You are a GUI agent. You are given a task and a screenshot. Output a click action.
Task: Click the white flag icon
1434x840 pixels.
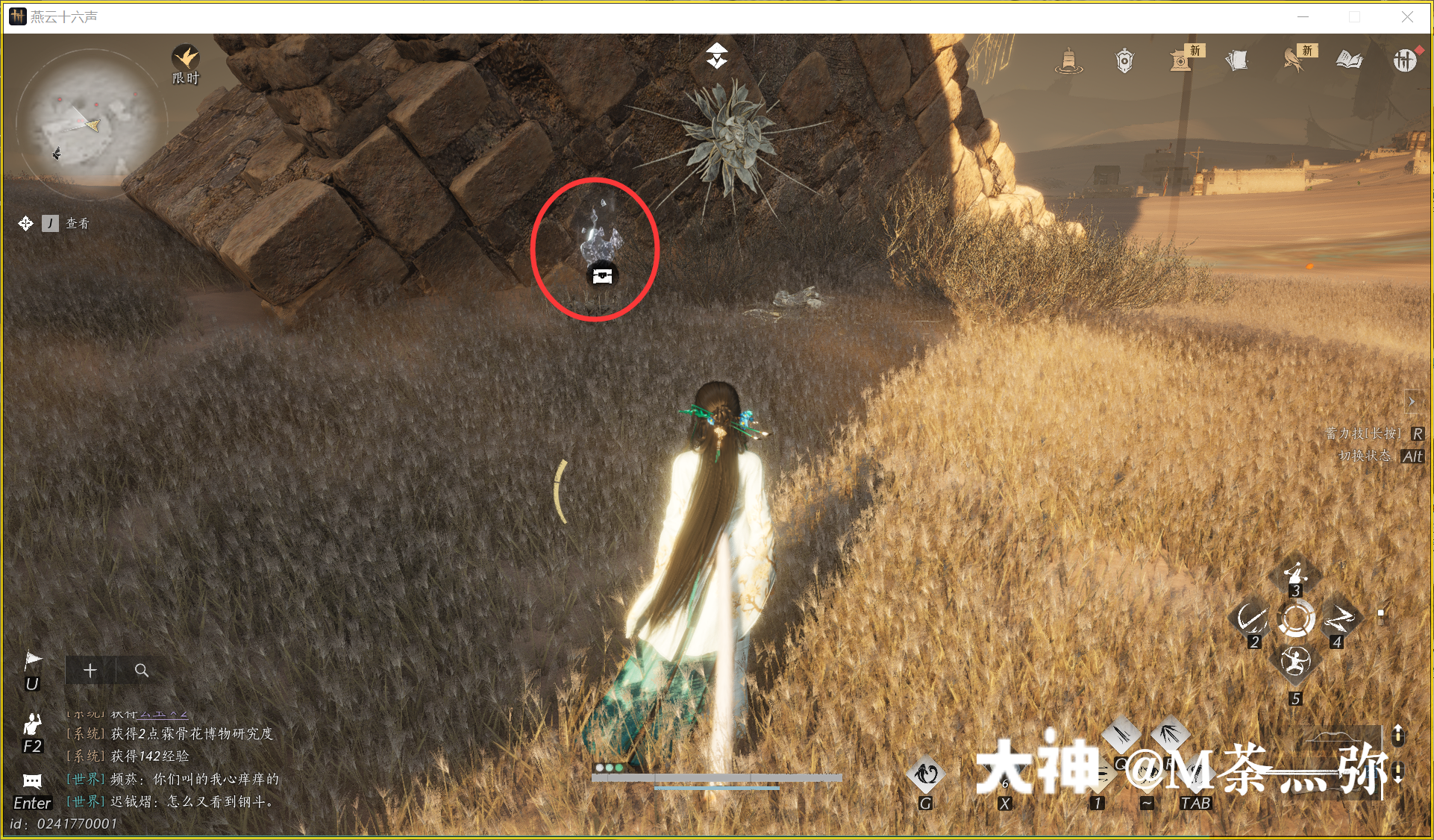33,660
